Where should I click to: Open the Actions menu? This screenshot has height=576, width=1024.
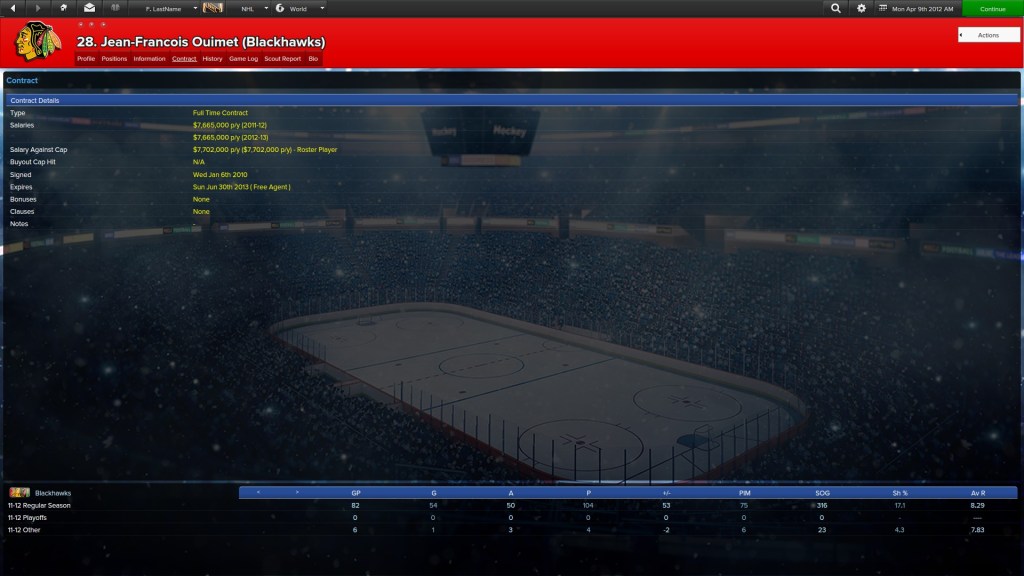pyautogui.click(x=988, y=35)
